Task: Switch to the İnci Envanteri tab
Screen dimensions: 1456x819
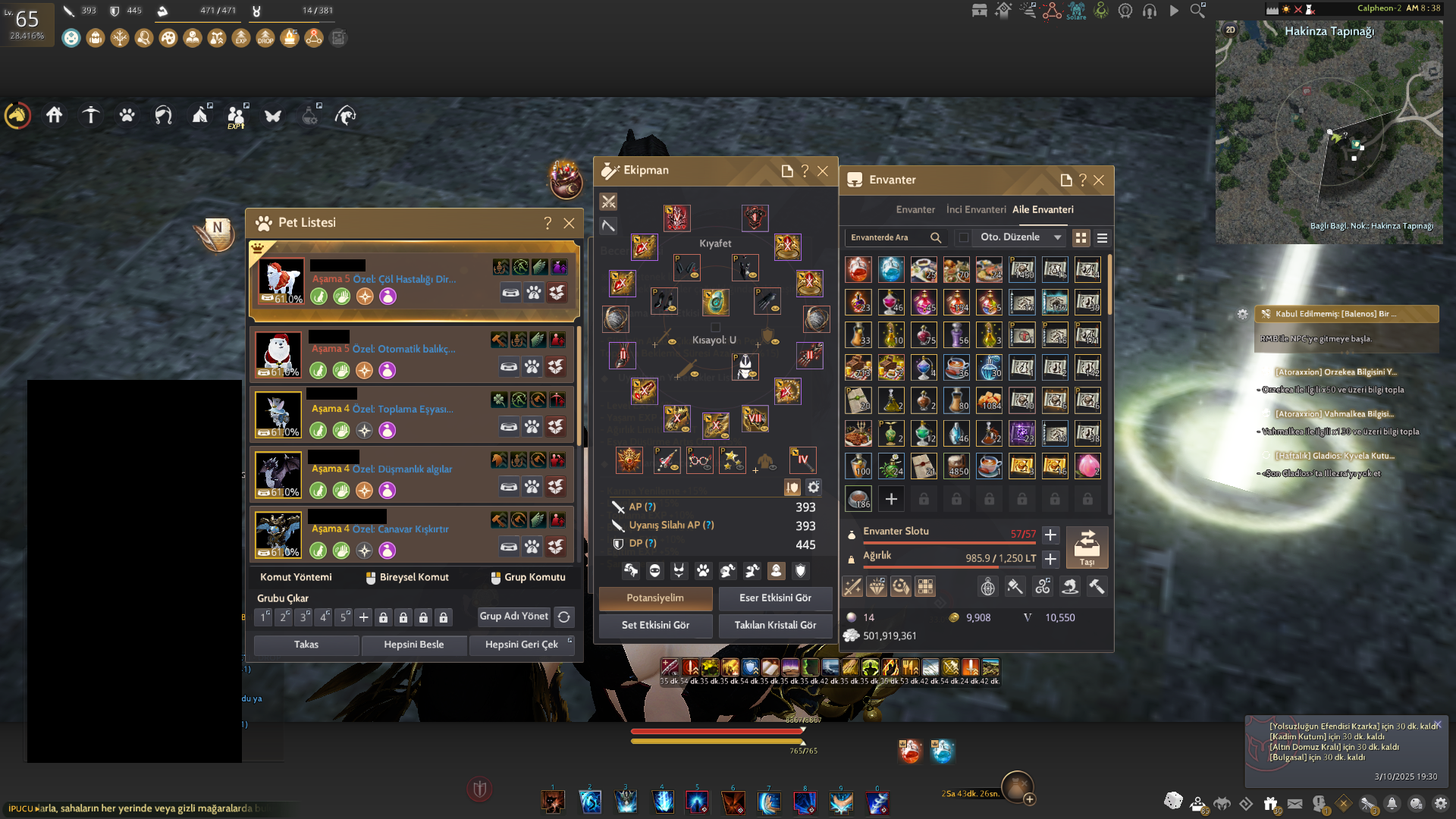Action: click(976, 210)
